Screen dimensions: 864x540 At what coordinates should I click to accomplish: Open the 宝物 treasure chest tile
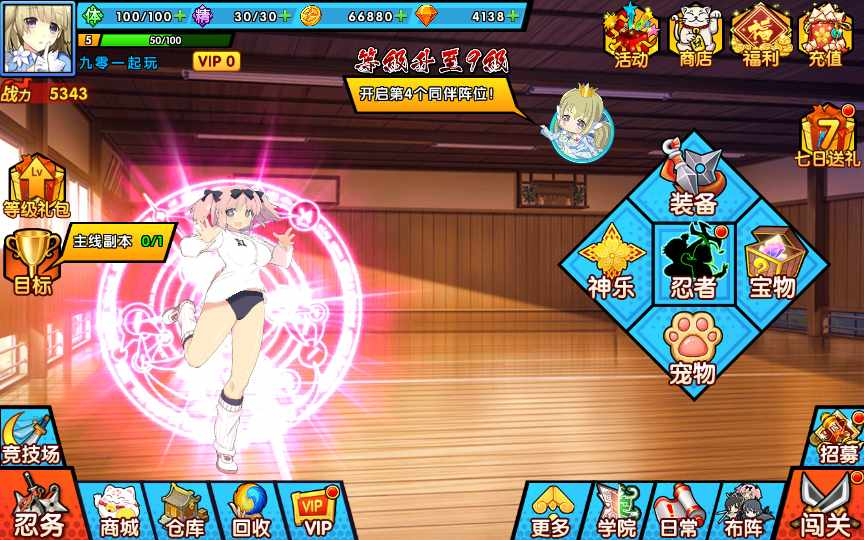pos(773,263)
